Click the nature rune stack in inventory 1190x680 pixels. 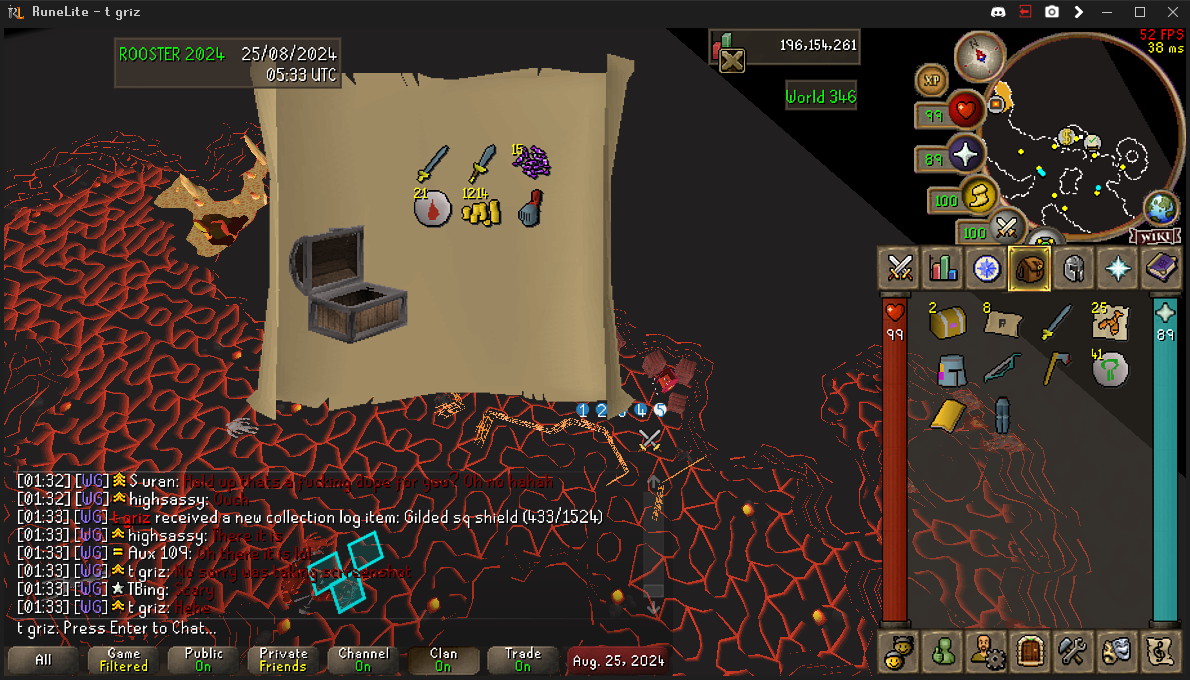click(1109, 369)
